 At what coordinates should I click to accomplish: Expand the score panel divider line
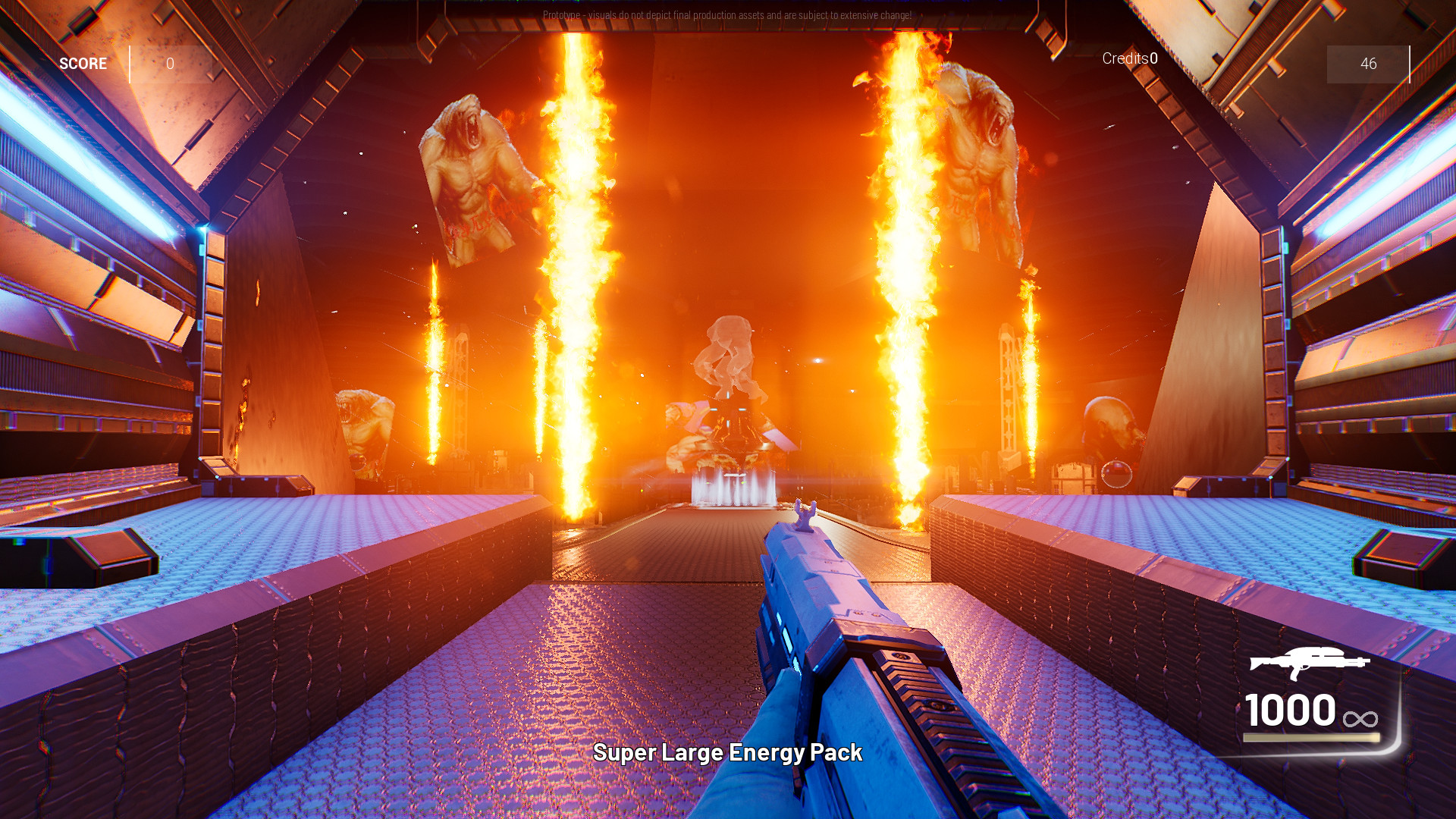(130, 63)
